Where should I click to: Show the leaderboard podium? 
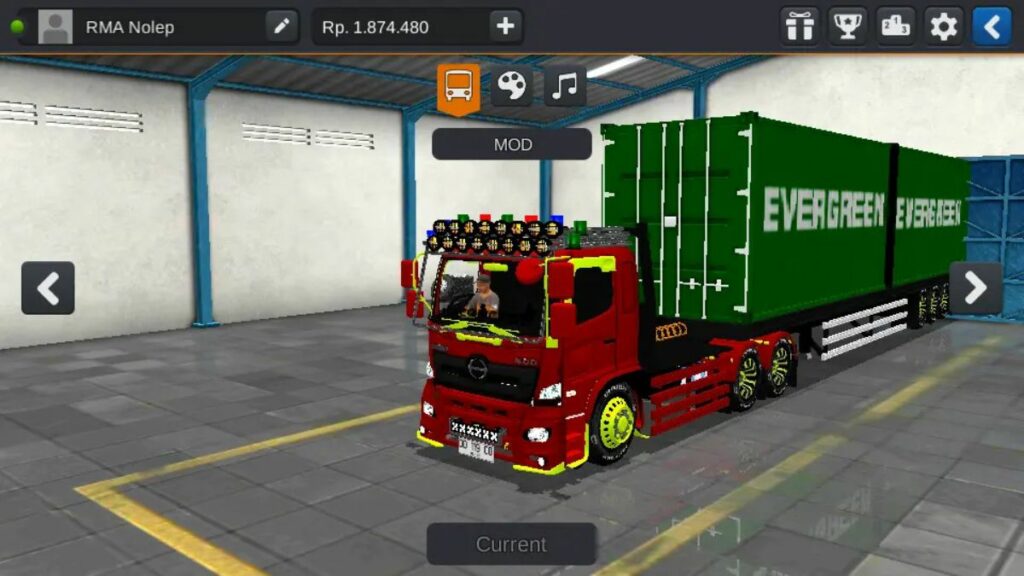click(896, 27)
